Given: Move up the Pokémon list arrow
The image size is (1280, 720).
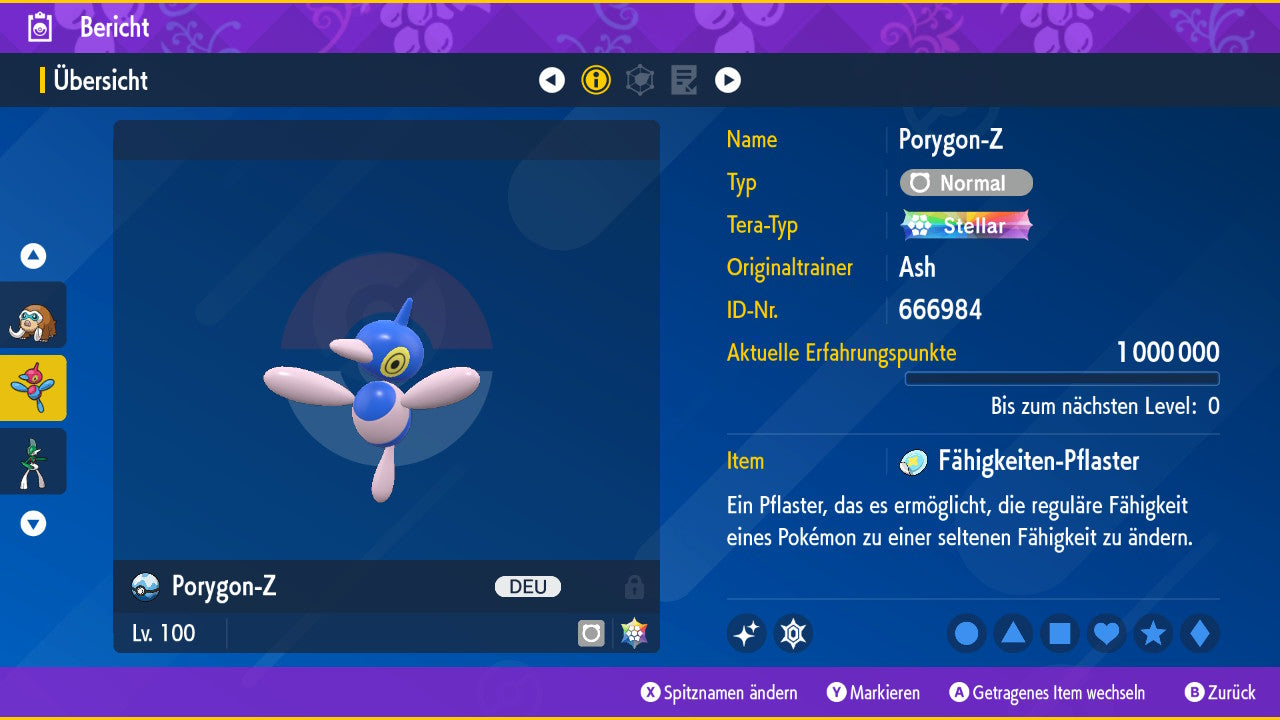Looking at the screenshot, I should coord(33,256).
